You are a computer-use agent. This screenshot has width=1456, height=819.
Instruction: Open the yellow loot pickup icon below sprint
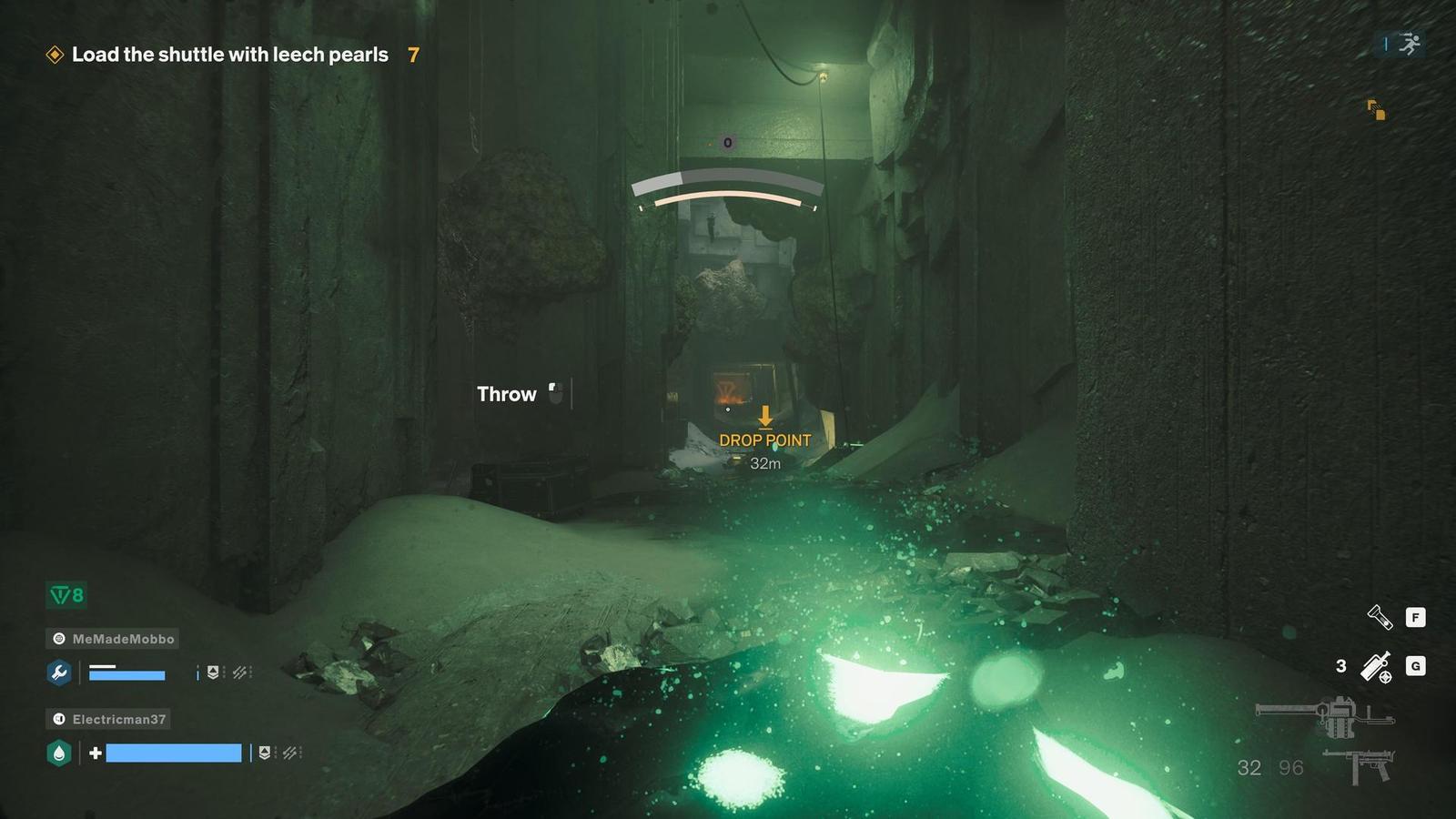[1378, 110]
